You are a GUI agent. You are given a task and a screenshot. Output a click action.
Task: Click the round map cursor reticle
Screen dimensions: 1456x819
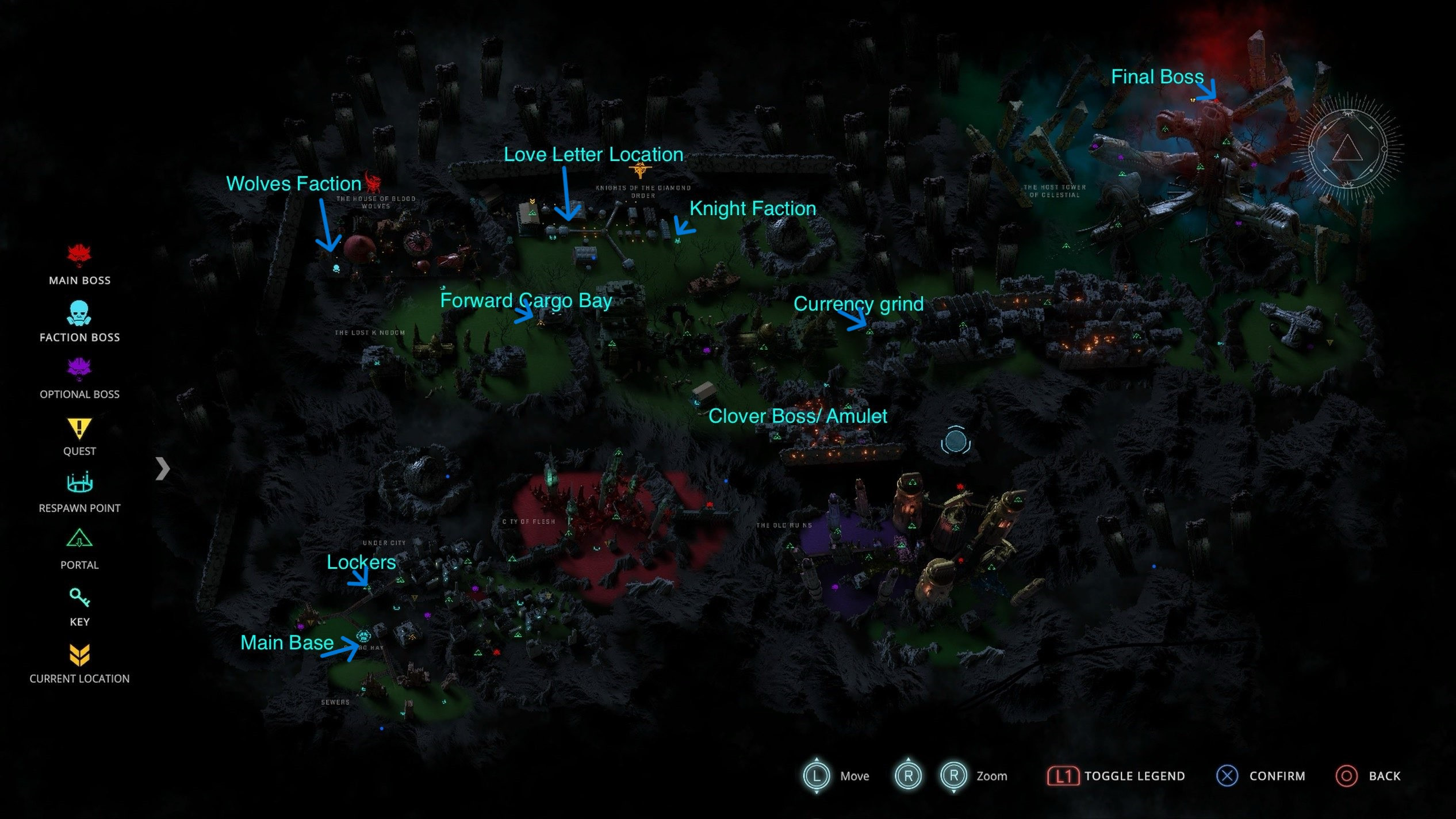coord(955,442)
